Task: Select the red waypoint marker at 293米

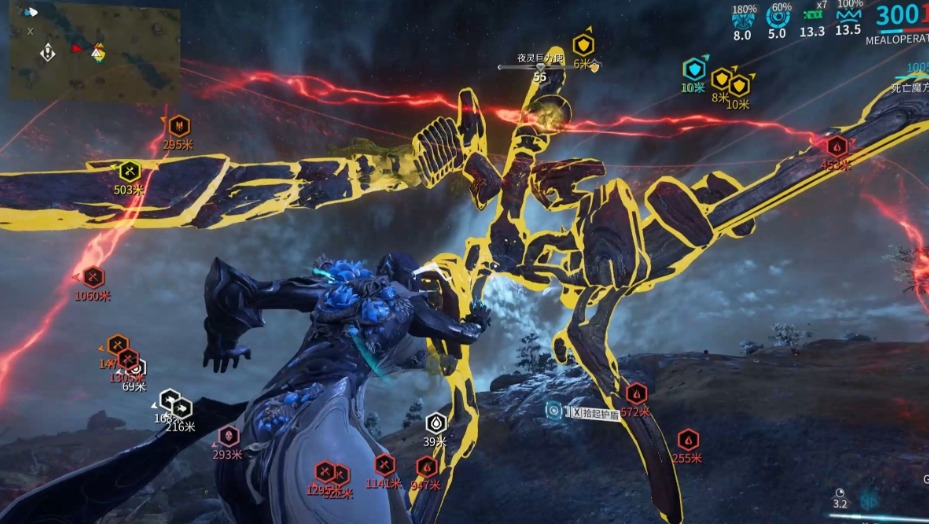Action: click(229, 436)
